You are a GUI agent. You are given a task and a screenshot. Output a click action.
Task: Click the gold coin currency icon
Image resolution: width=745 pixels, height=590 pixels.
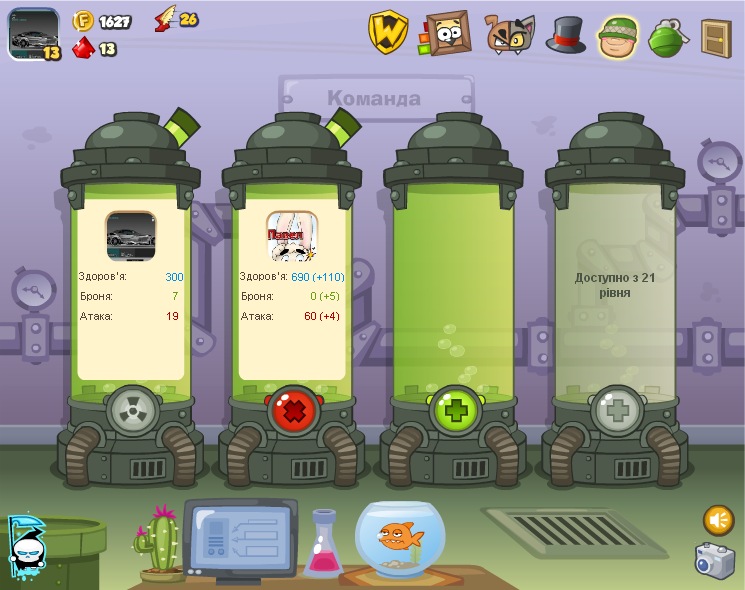click(x=82, y=21)
